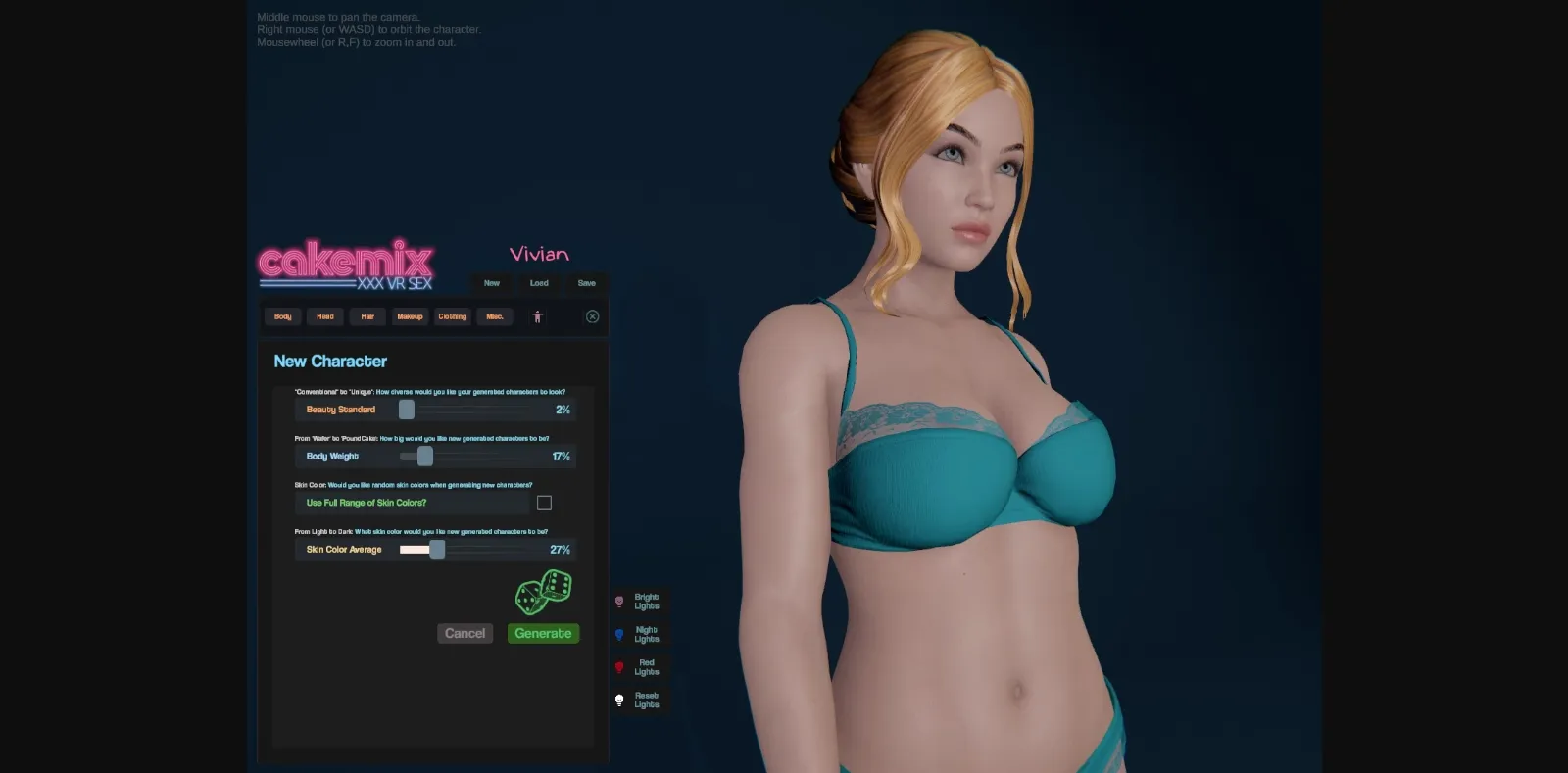Click the dice icon to randomize character
The width and height of the screenshot is (1568, 773).
pyautogui.click(x=543, y=592)
